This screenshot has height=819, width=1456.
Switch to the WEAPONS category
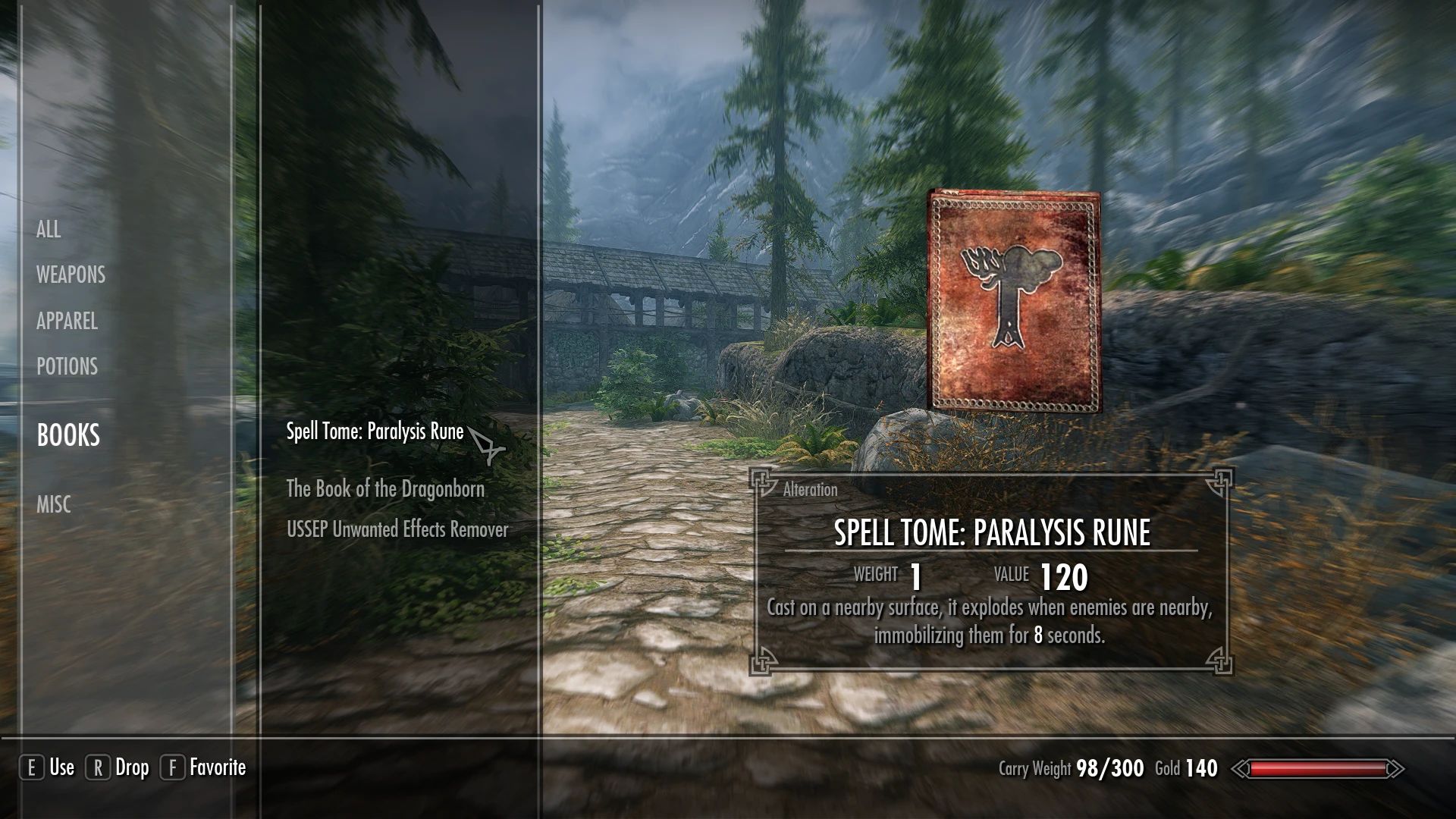coord(70,275)
